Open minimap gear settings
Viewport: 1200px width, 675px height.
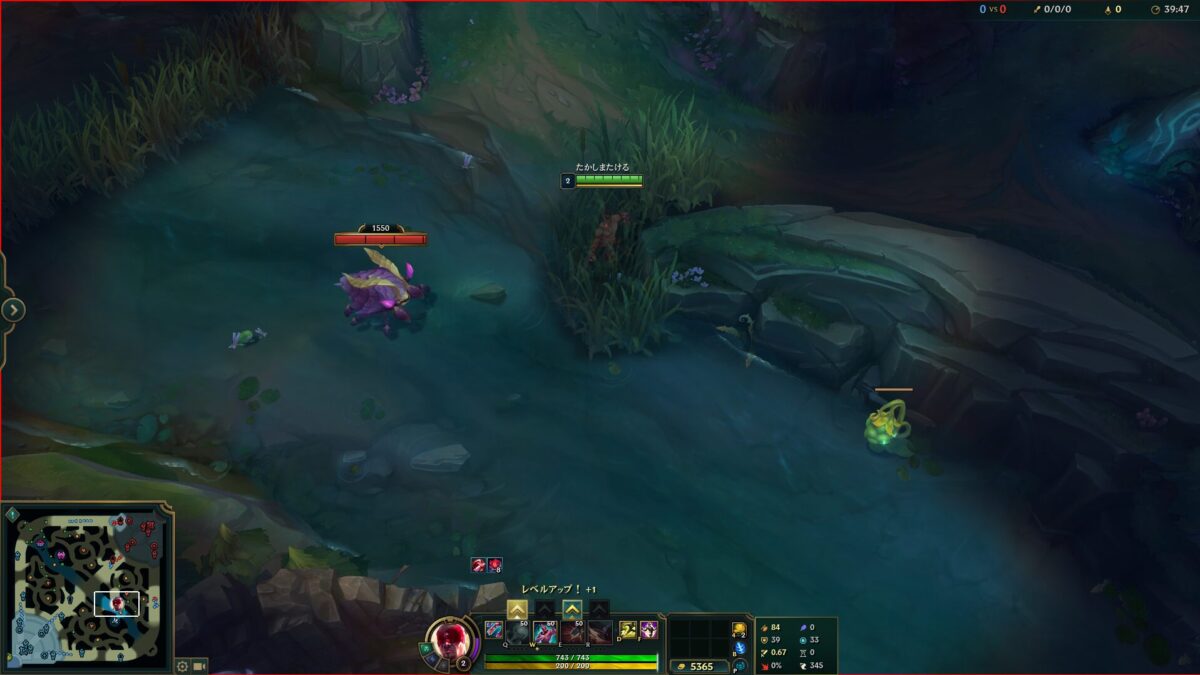[x=182, y=665]
